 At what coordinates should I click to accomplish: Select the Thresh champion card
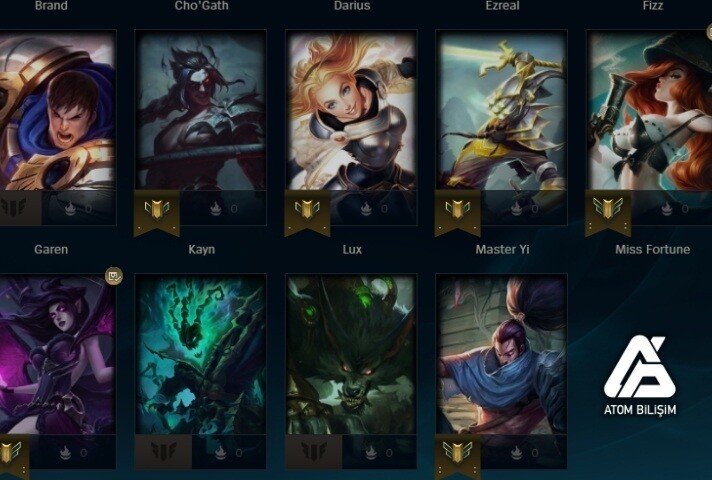(x=201, y=354)
